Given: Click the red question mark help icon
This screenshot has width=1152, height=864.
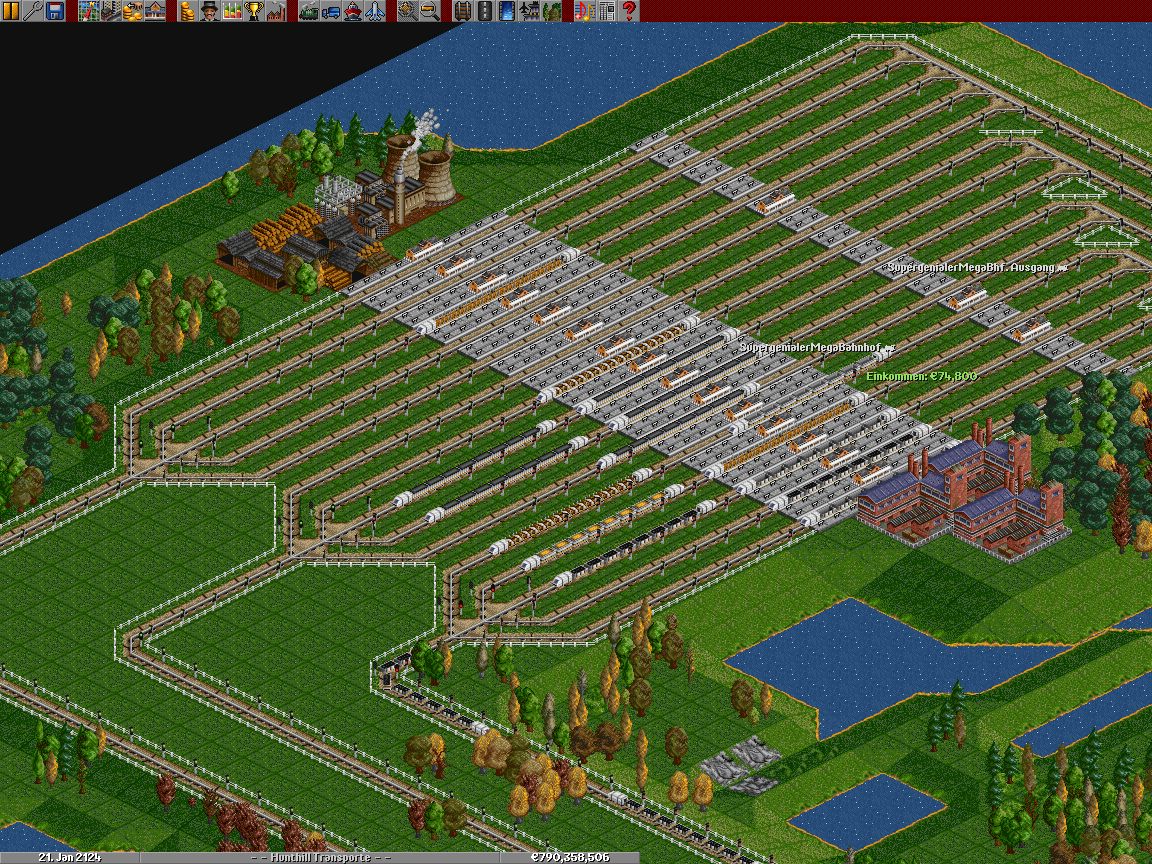Looking at the screenshot, I should click(x=629, y=11).
